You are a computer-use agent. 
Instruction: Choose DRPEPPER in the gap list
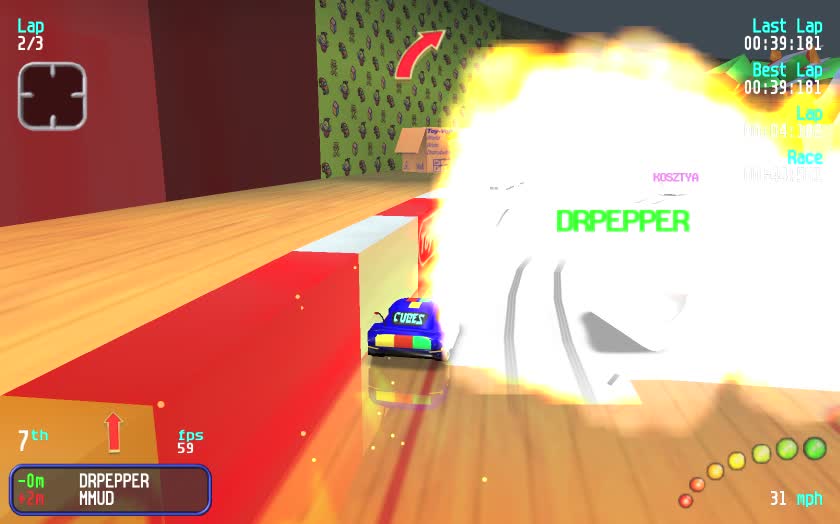pyautogui.click(x=113, y=481)
